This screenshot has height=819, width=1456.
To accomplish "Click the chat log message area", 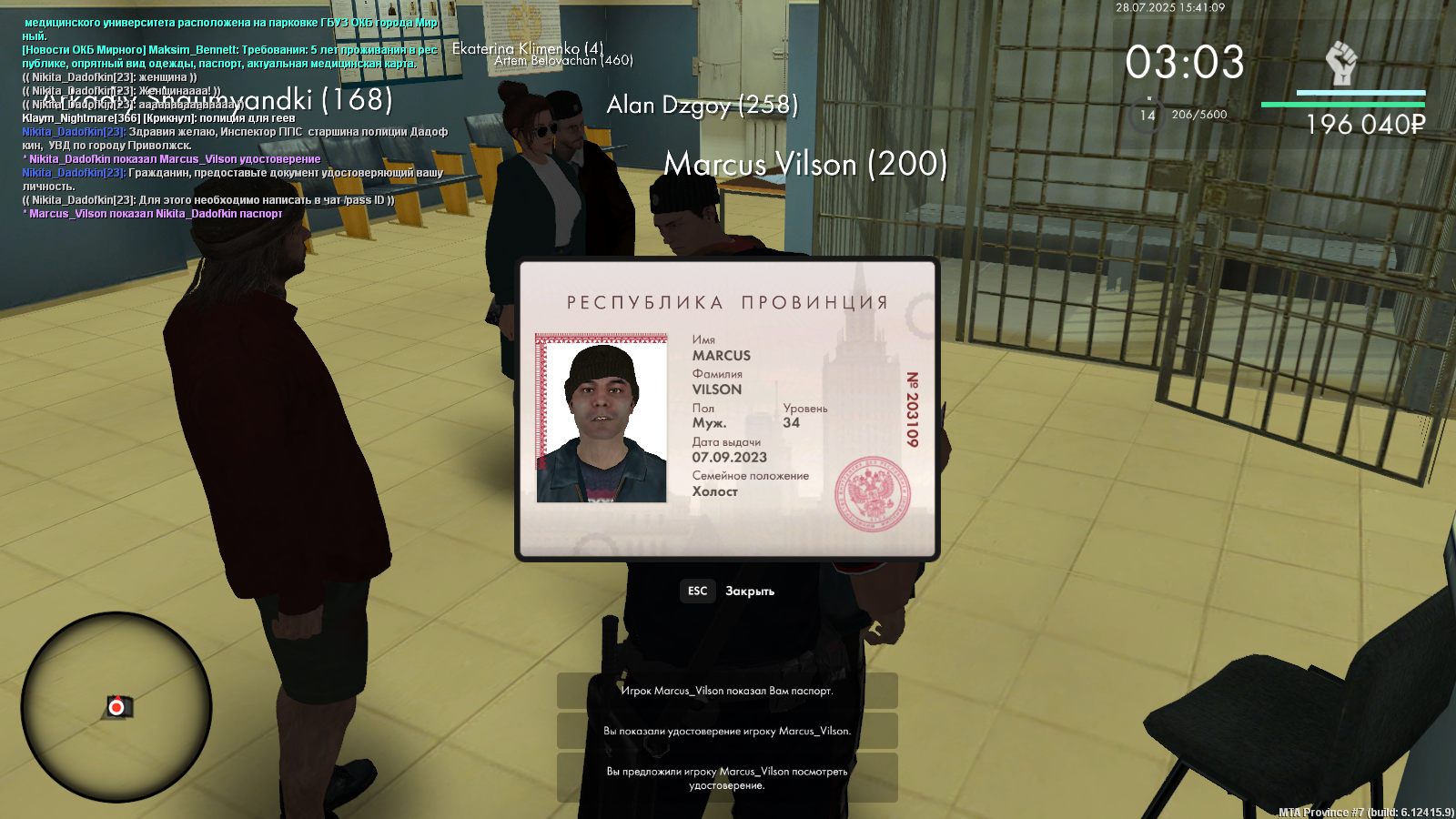I will [x=232, y=118].
